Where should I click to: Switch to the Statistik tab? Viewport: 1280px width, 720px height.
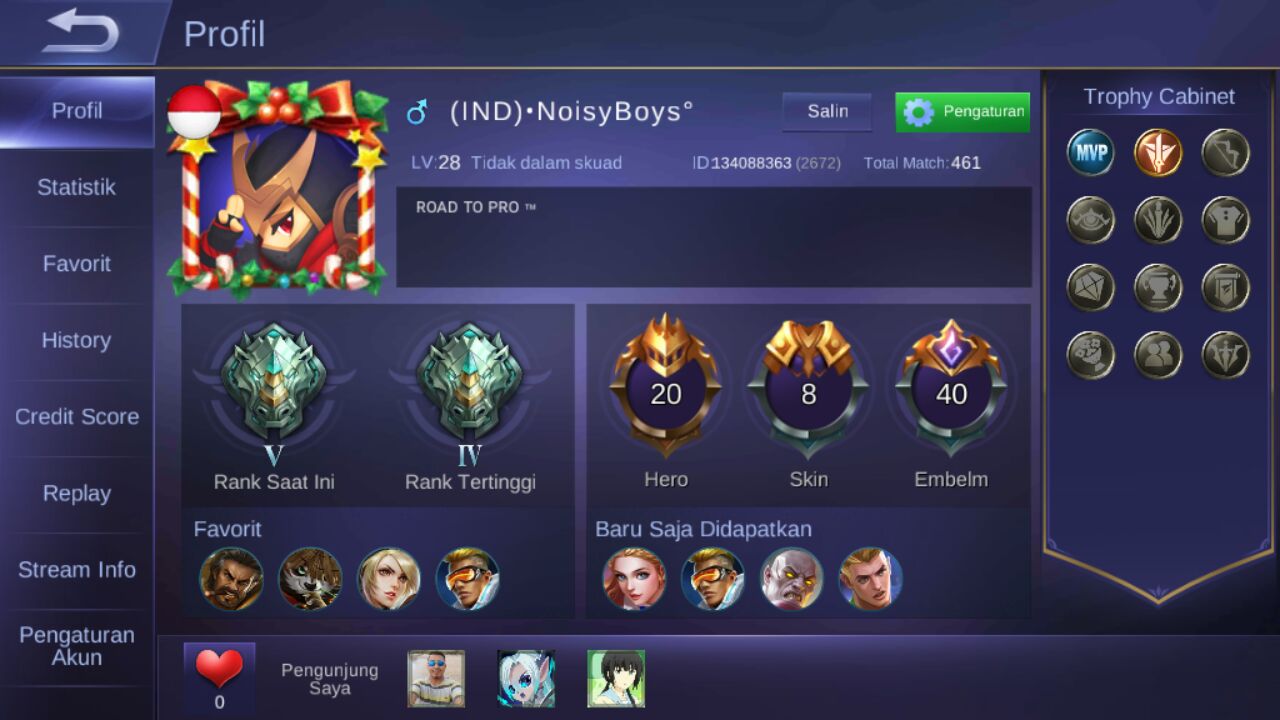77,187
